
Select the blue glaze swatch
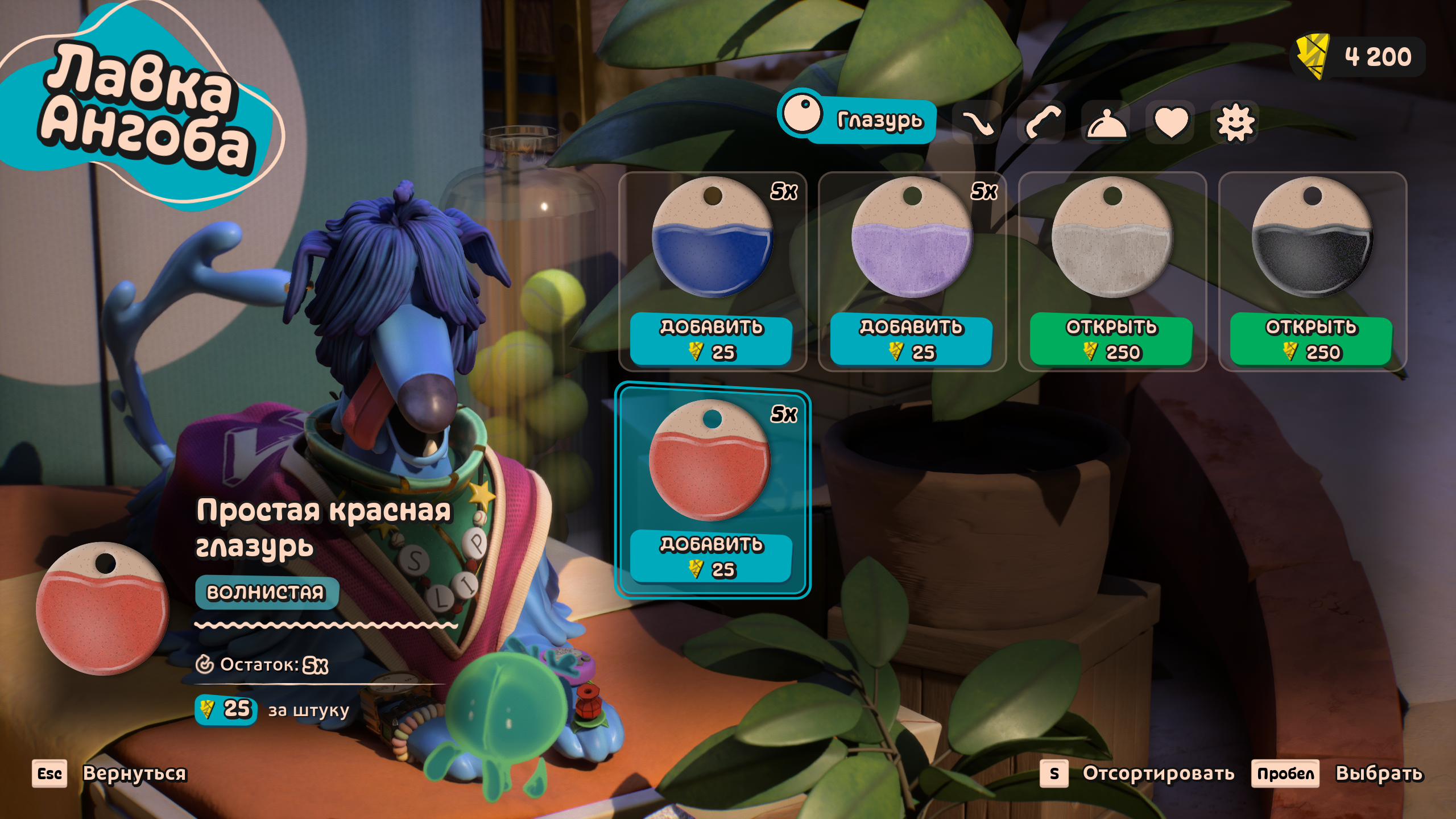click(711, 238)
